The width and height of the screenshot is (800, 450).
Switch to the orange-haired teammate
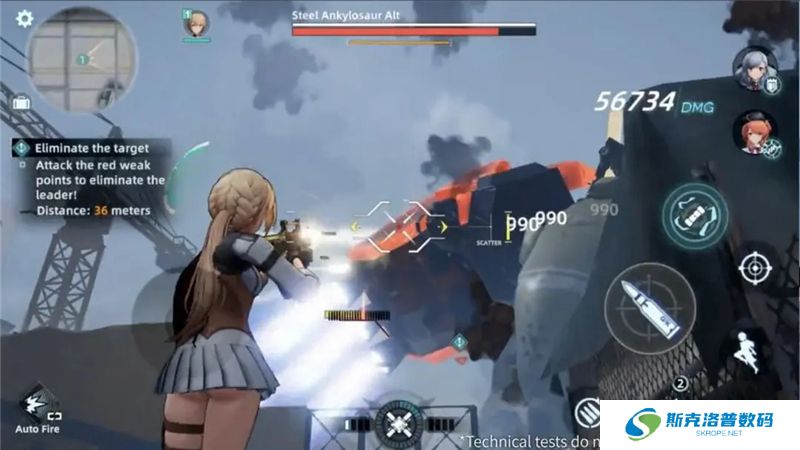[x=755, y=132]
